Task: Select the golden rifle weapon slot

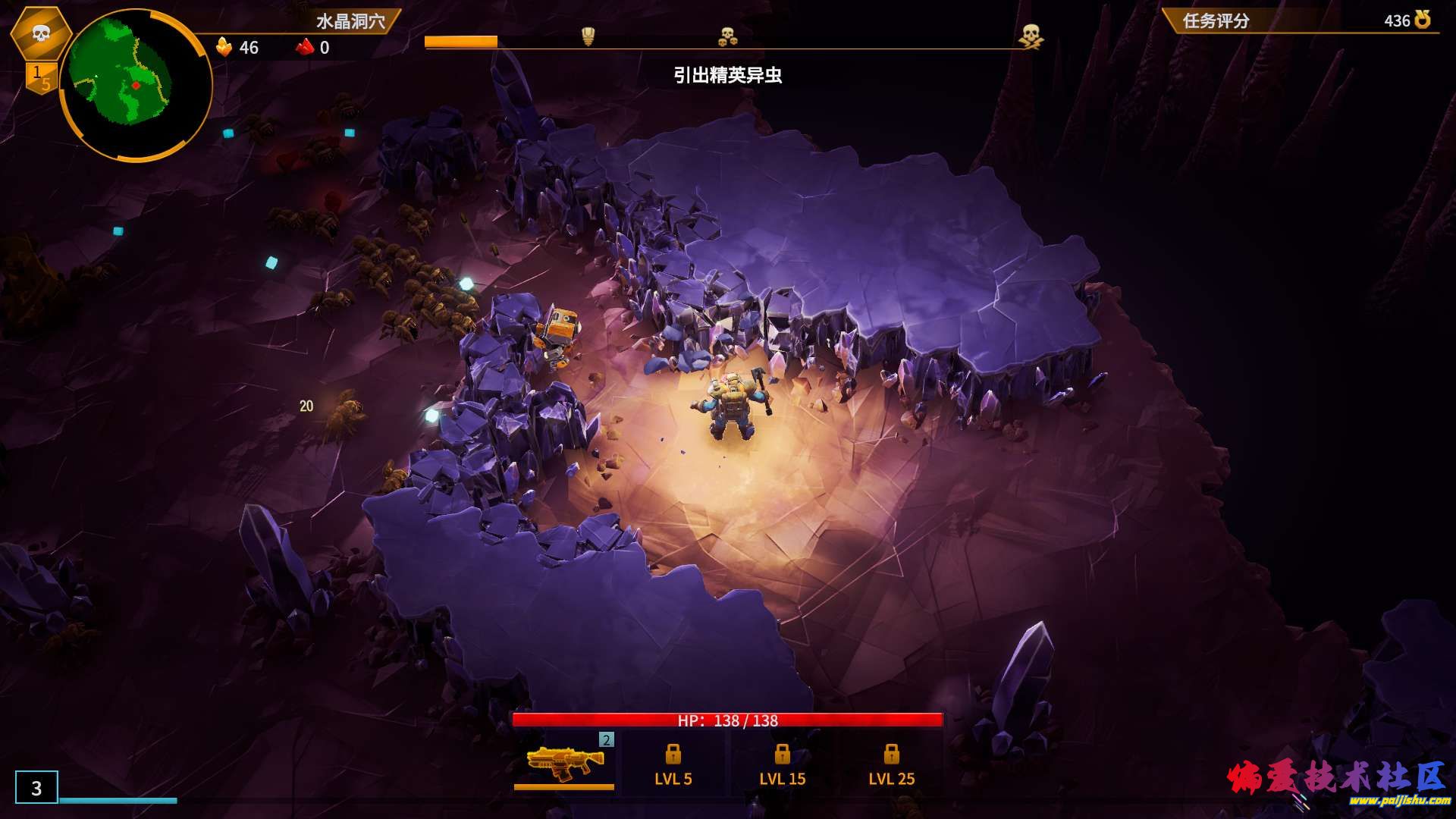Action: coord(564,762)
